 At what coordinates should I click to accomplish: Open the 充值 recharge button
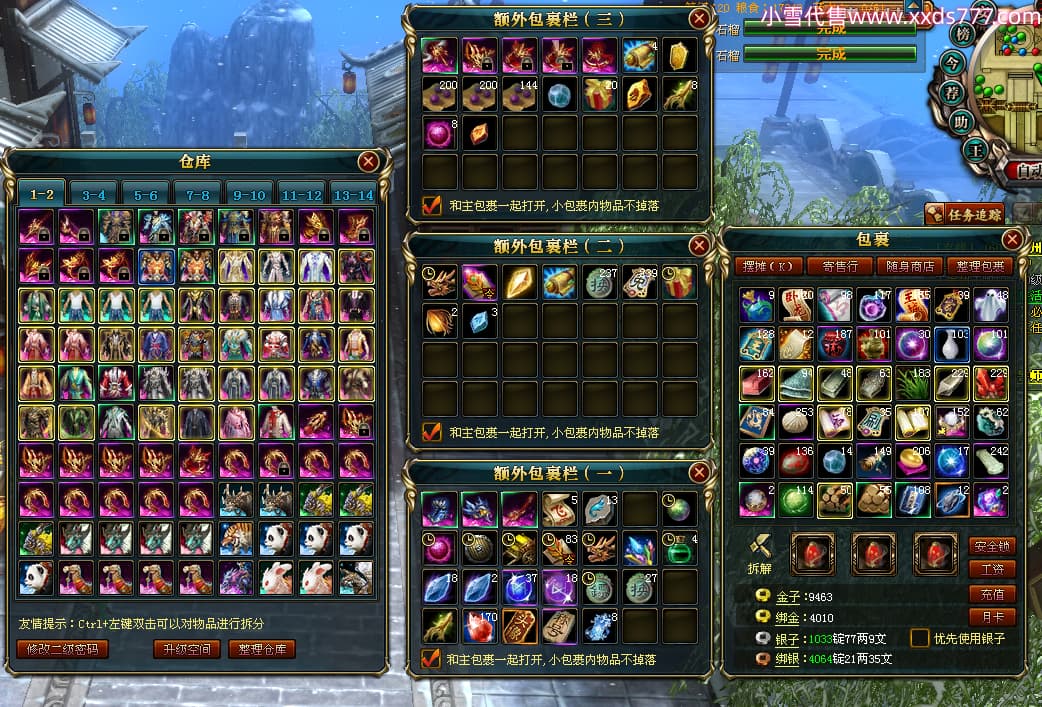coord(992,593)
